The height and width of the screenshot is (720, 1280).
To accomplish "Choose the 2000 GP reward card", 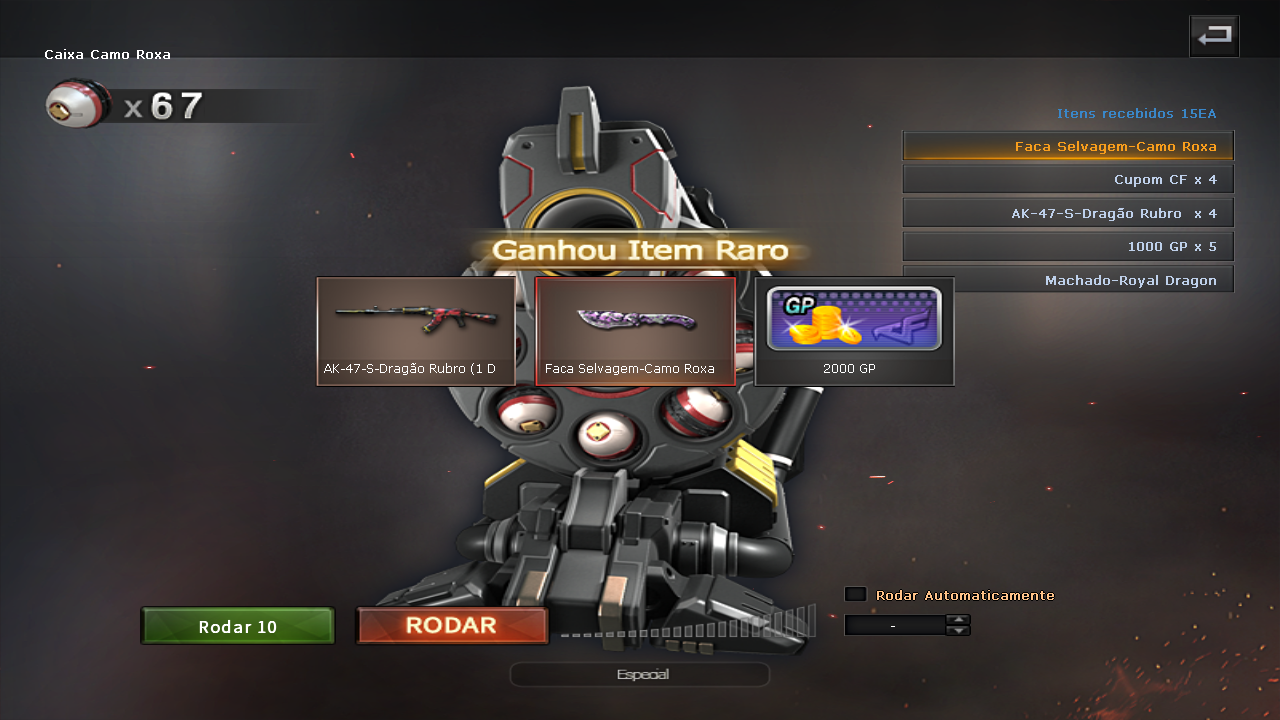I will click(x=854, y=331).
